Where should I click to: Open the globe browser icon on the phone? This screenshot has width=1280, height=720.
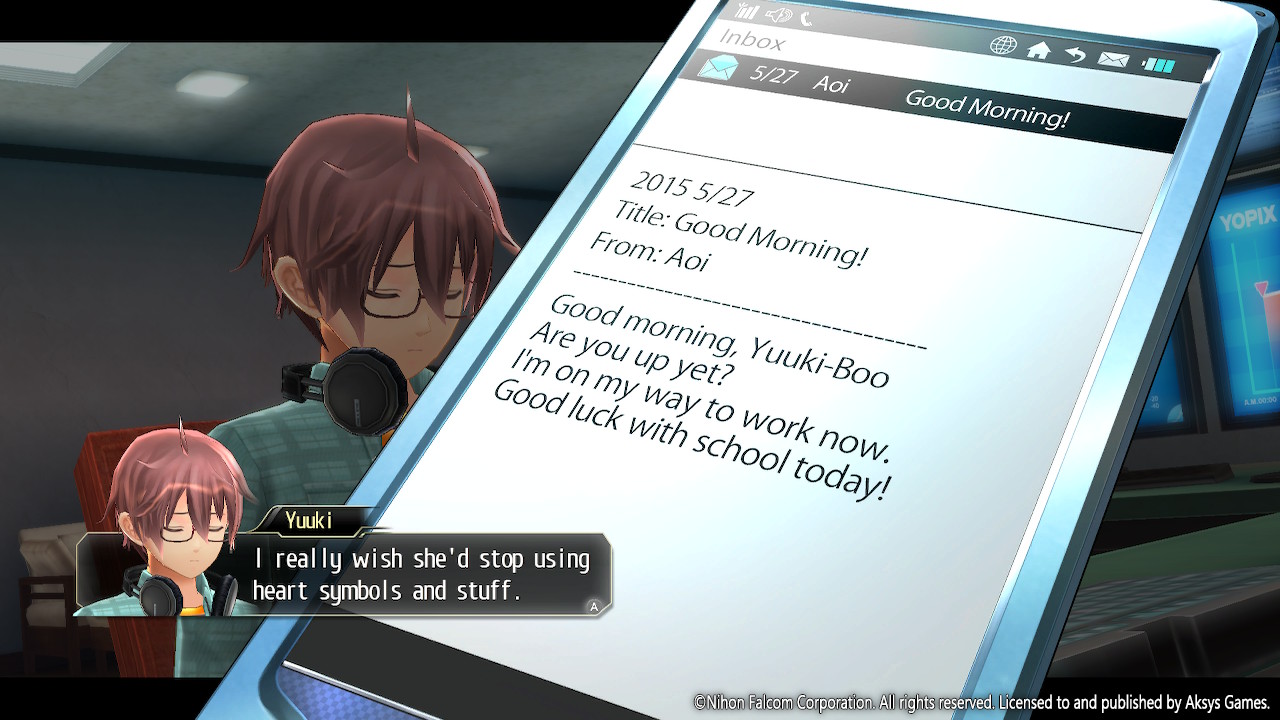click(x=1002, y=45)
